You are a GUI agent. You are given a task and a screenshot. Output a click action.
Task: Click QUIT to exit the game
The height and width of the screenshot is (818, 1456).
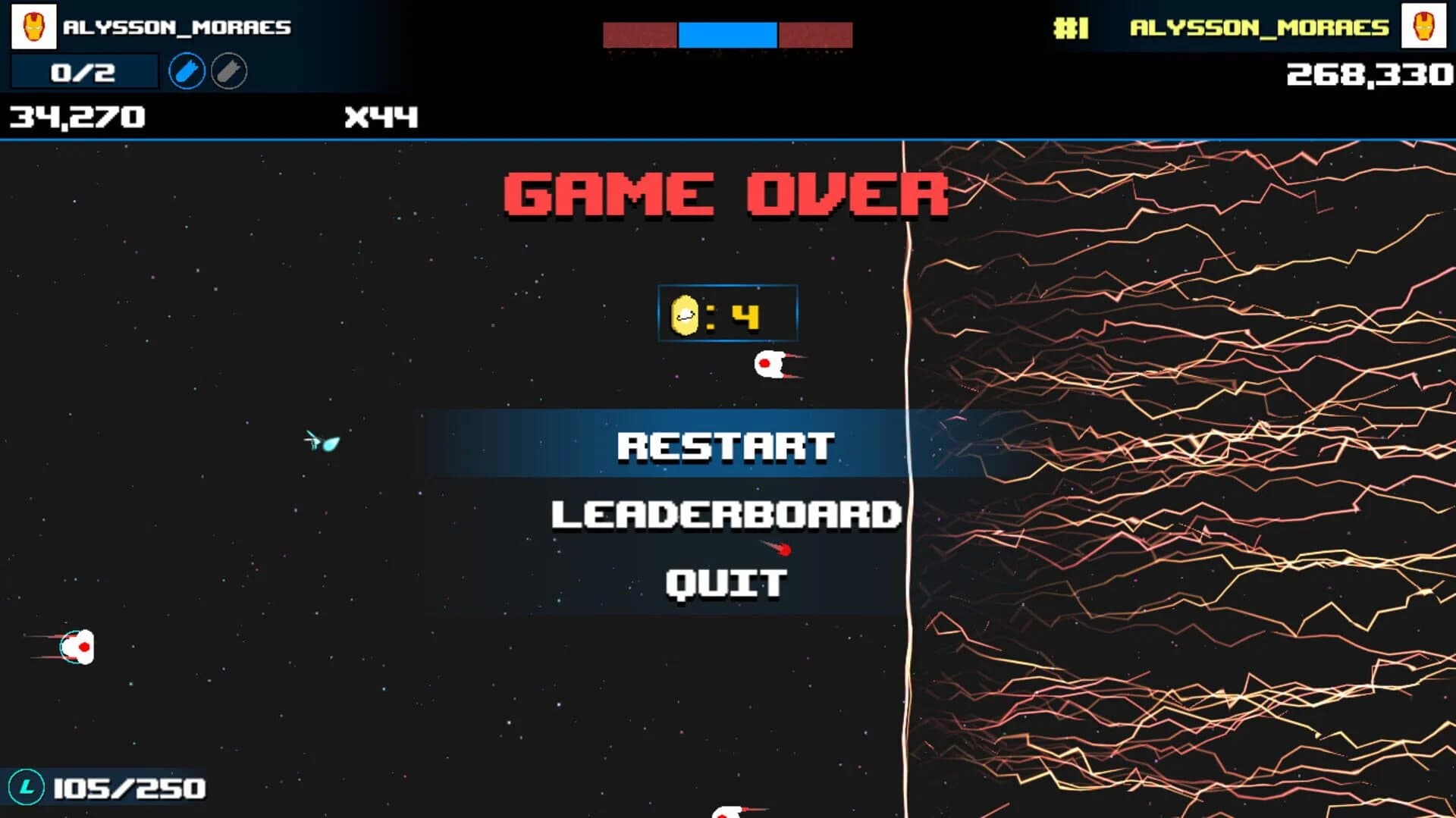(726, 583)
